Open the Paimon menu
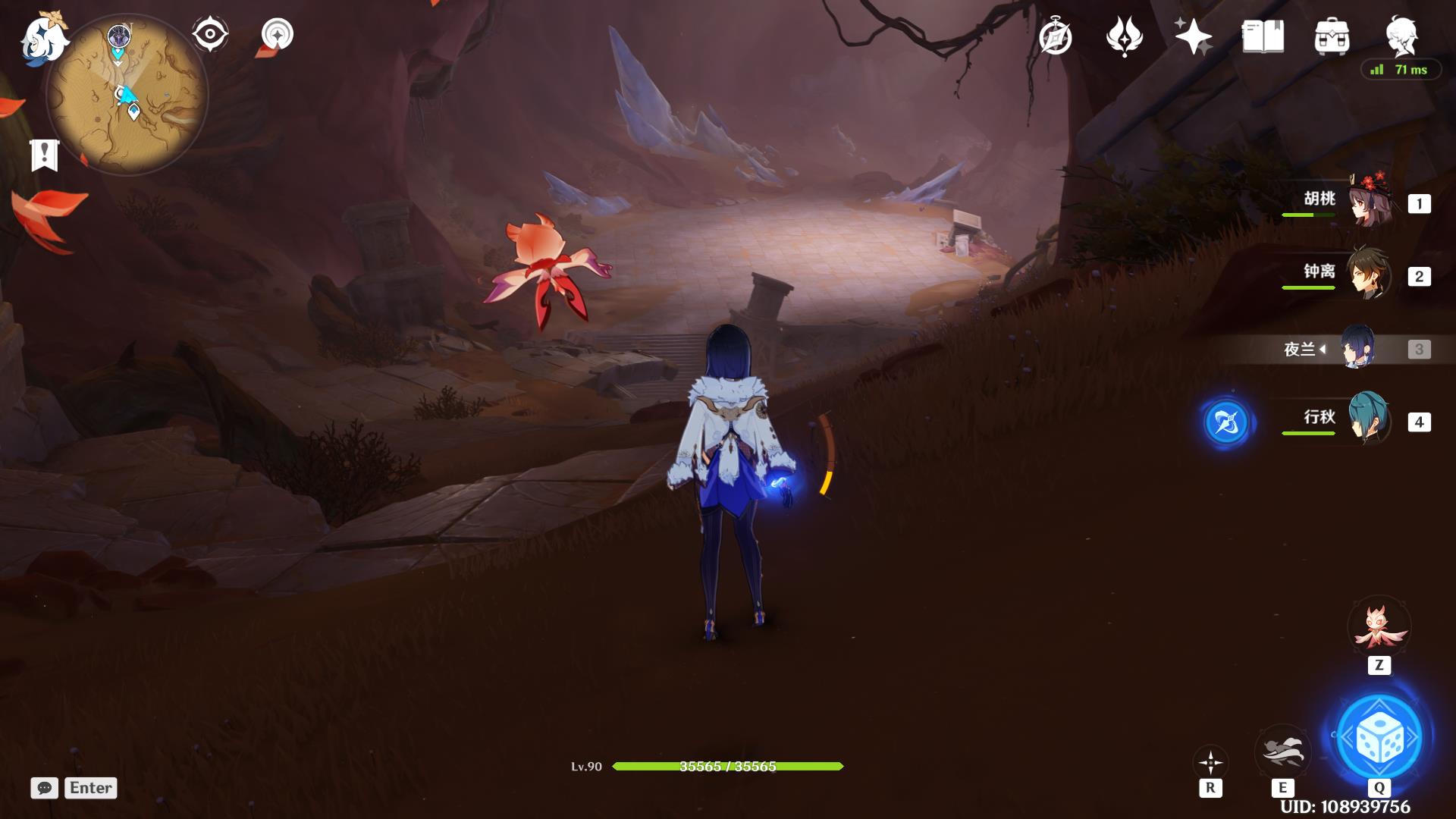1456x819 pixels. [x=44, y=39]
